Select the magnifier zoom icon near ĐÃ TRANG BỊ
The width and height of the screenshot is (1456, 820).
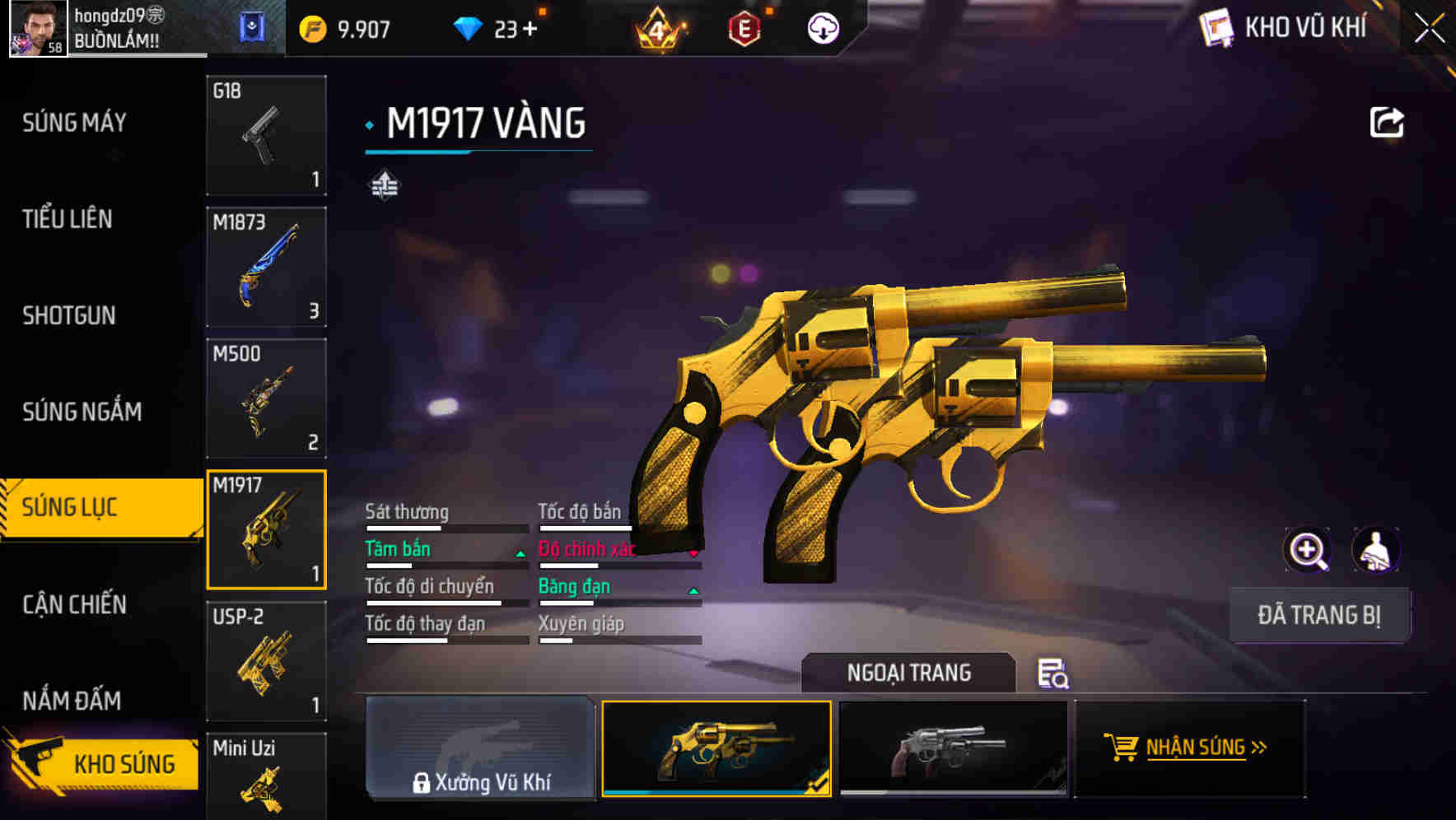pos(1308,550)
